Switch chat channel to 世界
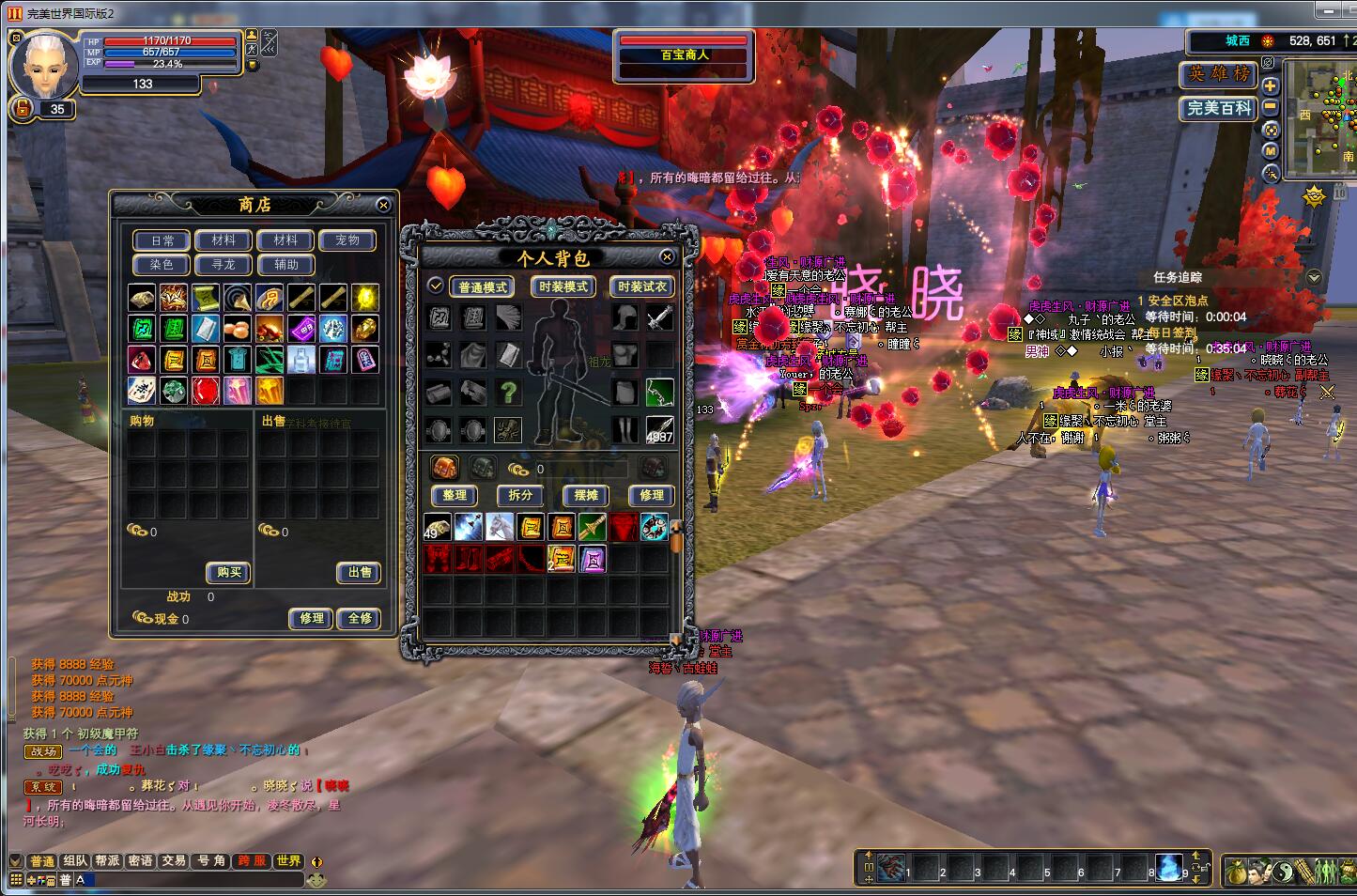Image resolution: width=1357 pixels, height=896 pixels. coord(288,860)
